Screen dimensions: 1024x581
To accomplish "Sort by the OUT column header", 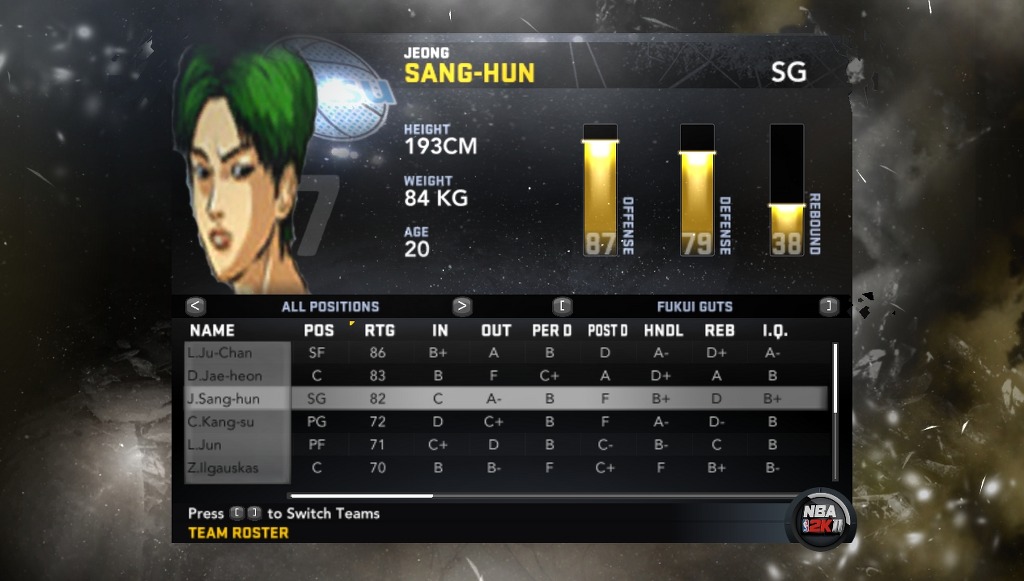I will click(x=496, y=330).
